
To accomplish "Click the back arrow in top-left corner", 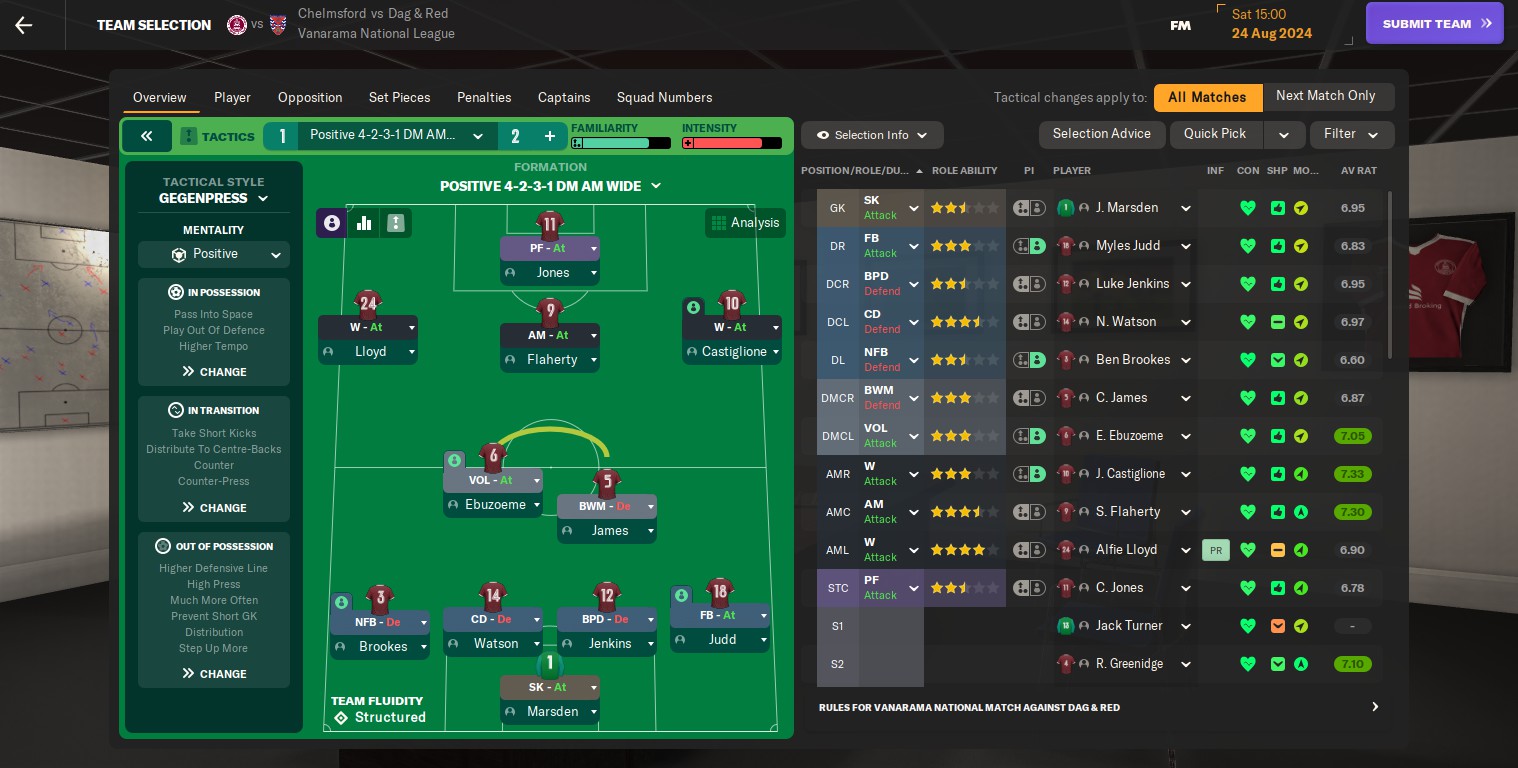I will [22, 25].
